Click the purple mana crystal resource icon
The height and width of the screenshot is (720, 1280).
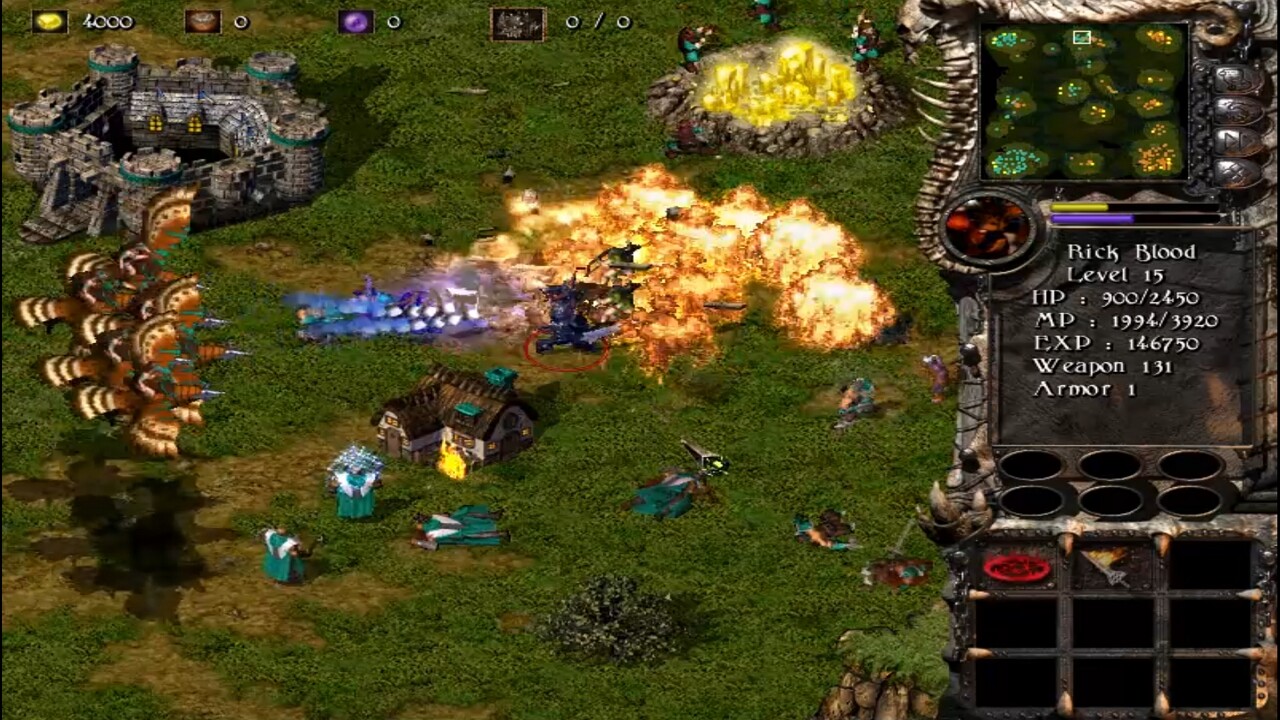coord(356,19)
